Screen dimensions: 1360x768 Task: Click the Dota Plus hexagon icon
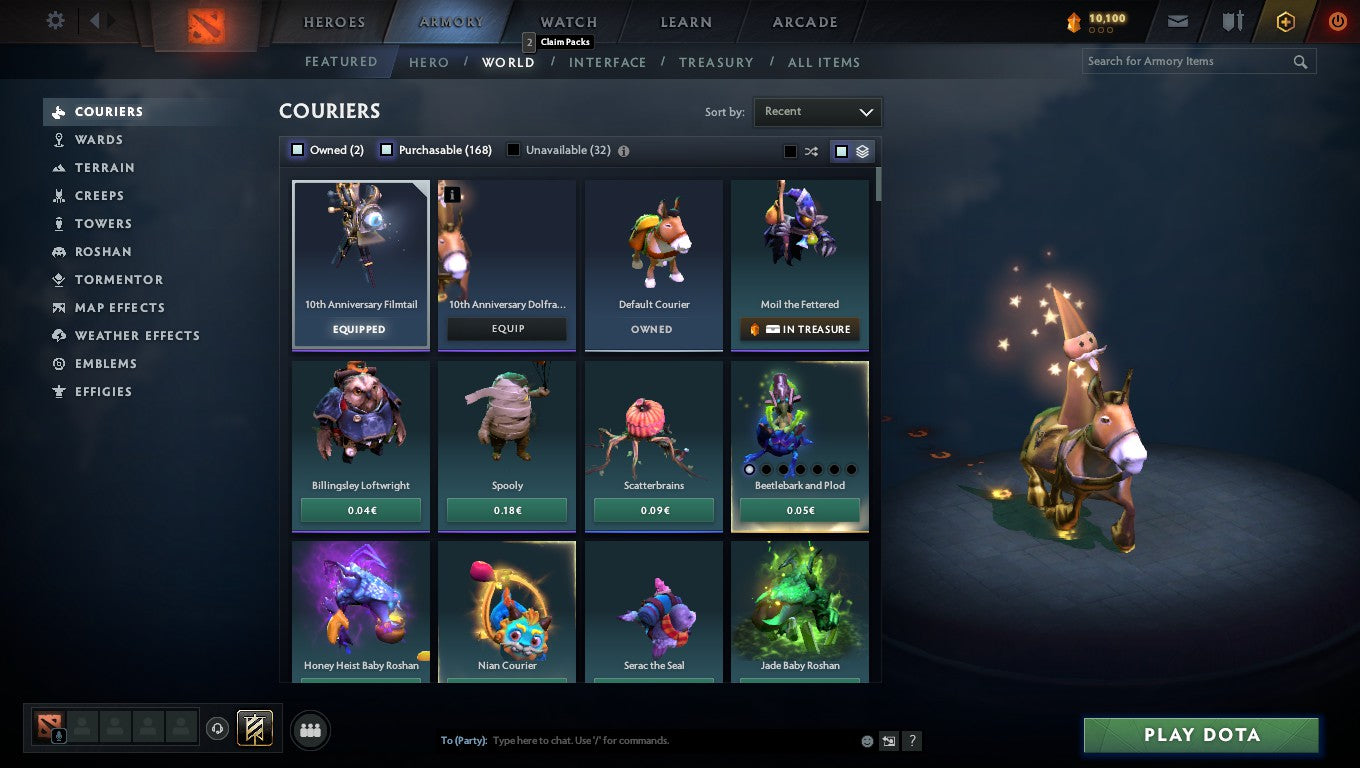coord(1285,20)
